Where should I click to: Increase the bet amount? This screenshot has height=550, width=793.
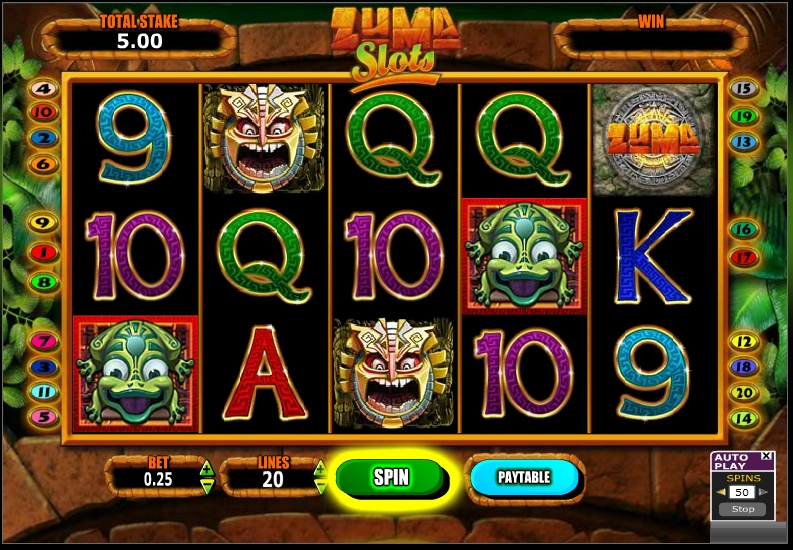pos(207,467)
